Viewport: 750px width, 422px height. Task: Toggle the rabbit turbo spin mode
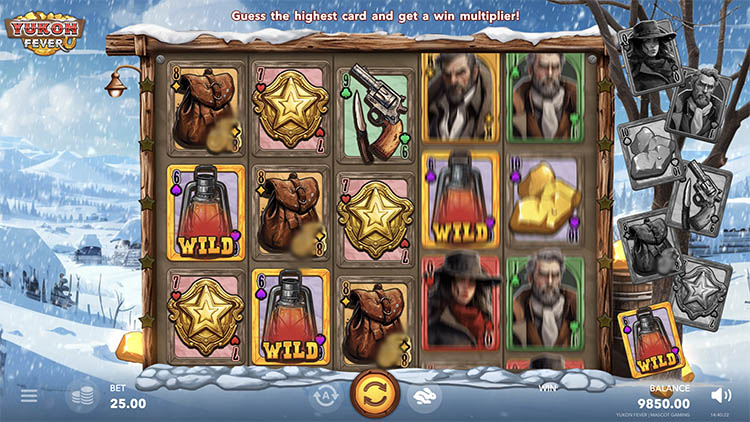coord(424,396)
